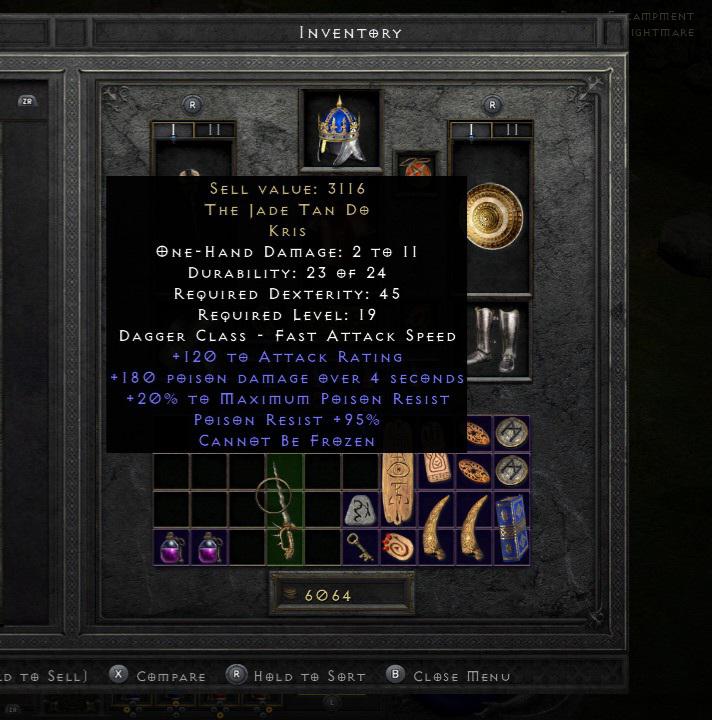
Task: Select the Jade Tan Do kris in the inventory
Action: [x=284, y=510]
